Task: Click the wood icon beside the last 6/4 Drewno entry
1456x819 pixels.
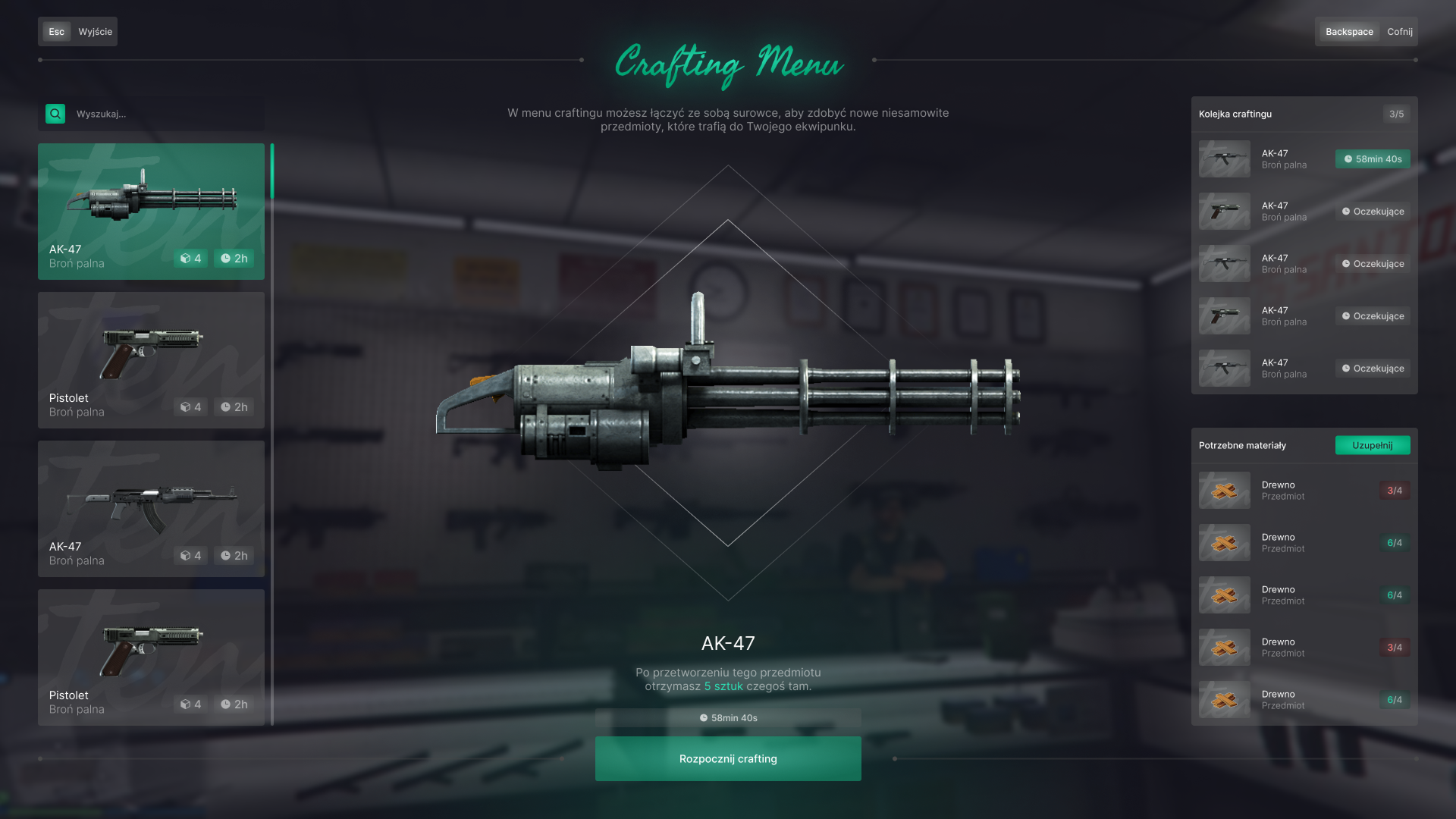Action: [x=1224, y=699]
